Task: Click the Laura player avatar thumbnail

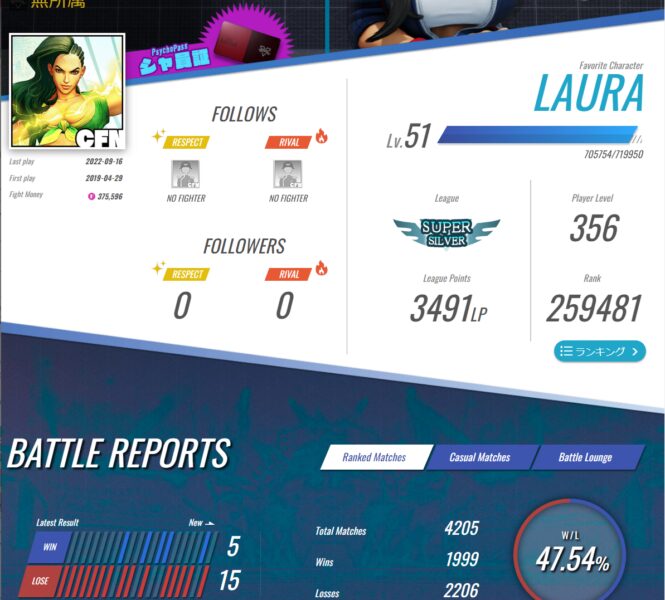Action: click(67, 91)
